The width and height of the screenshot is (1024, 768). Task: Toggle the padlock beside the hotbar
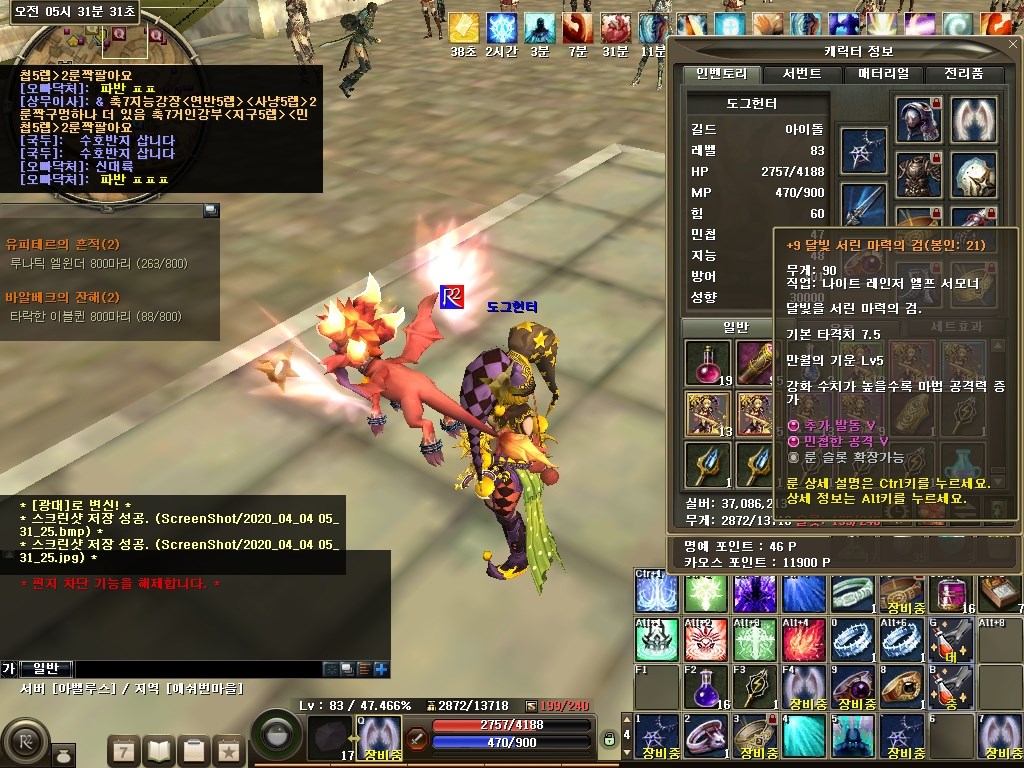[x=608, y=740]
